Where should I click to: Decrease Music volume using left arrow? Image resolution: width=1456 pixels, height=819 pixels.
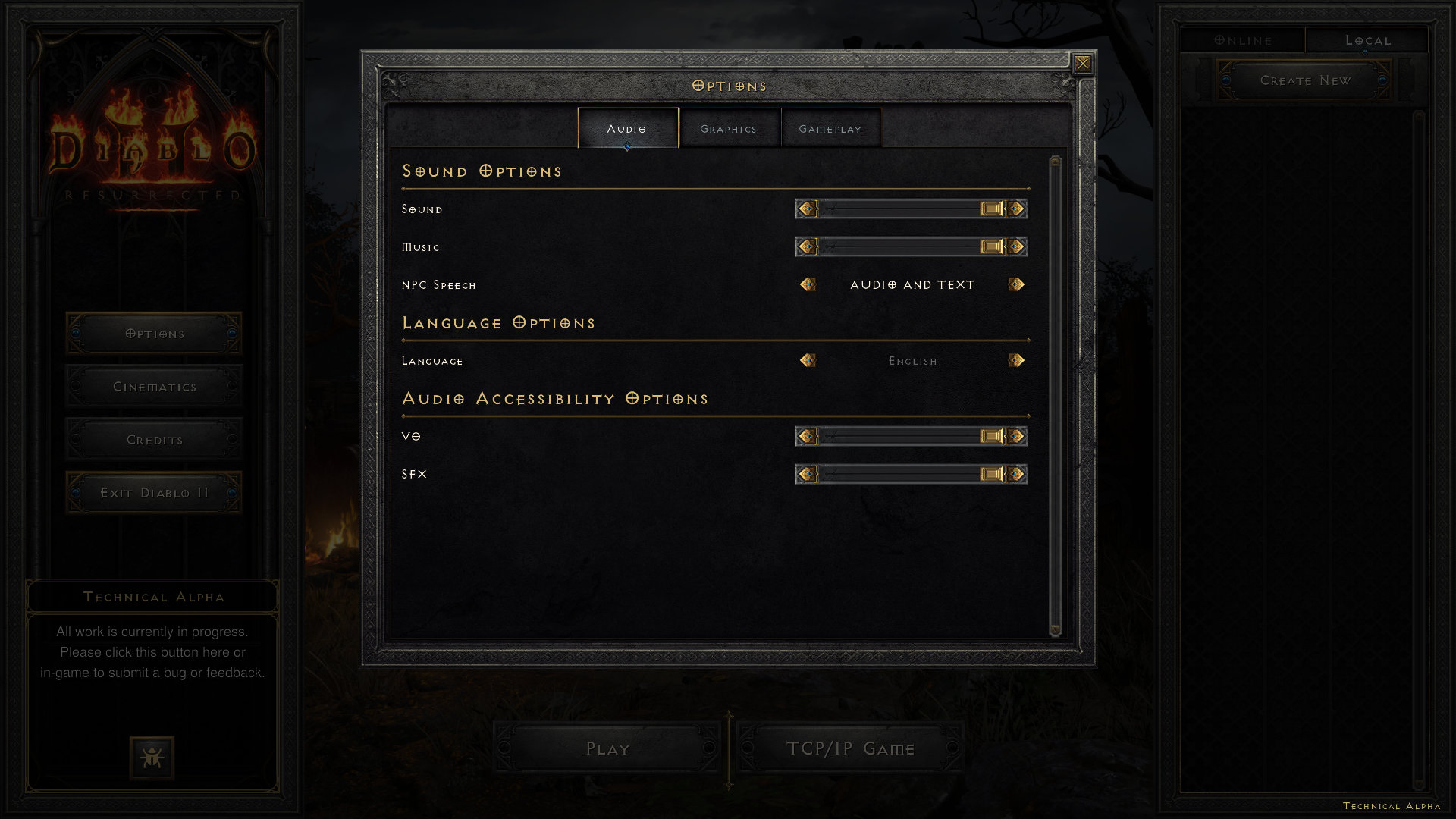point(807,246)
